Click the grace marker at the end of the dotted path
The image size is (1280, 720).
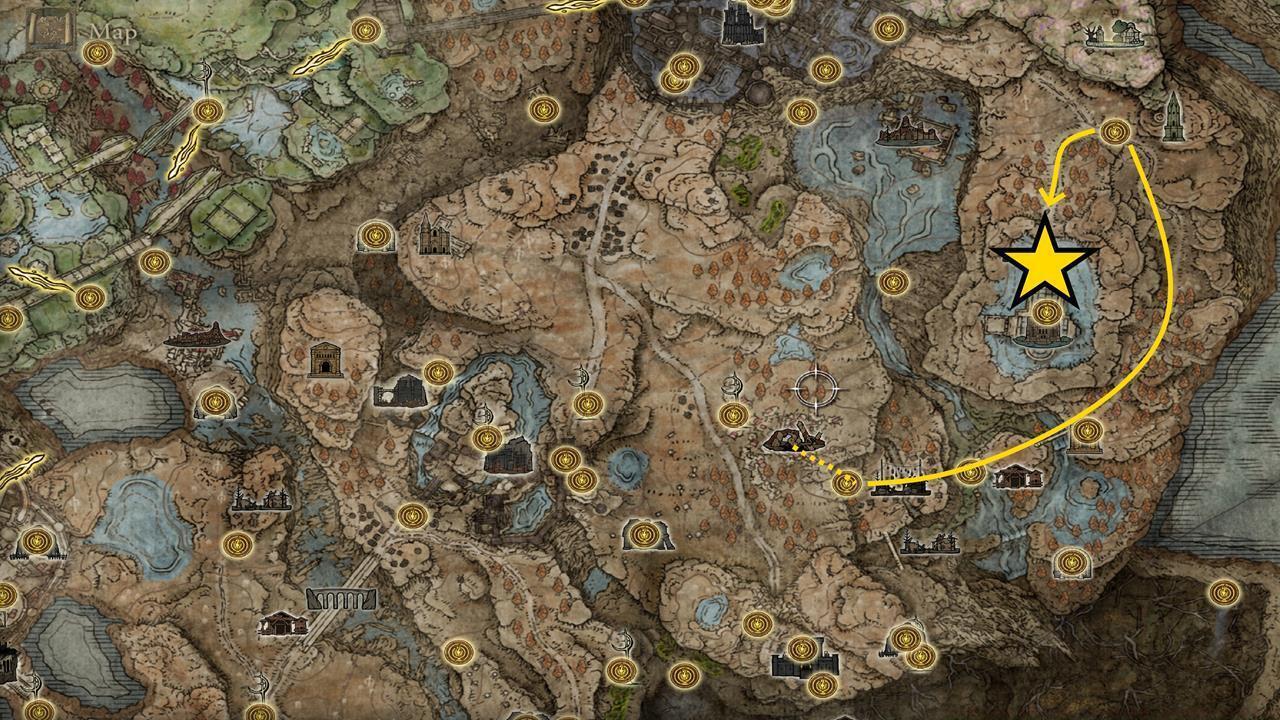(x=845, y=483)
